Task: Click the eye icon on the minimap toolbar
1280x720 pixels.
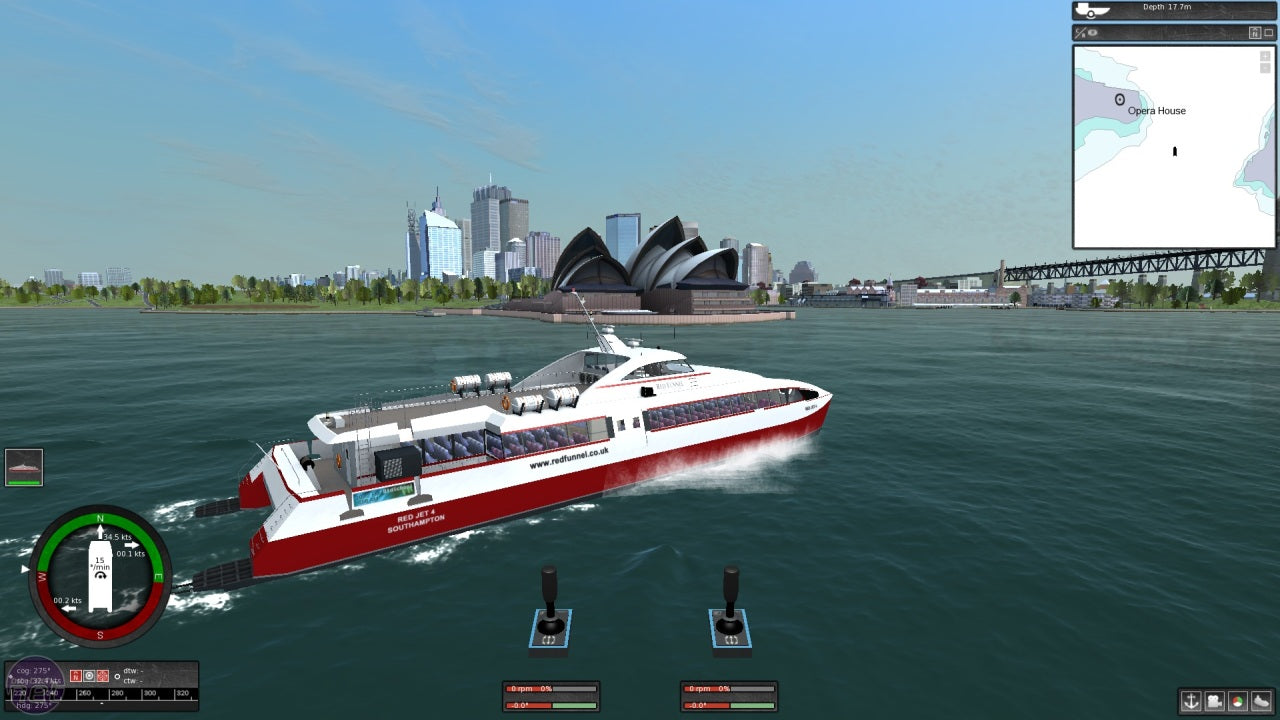Action: tap(1091, 31)
